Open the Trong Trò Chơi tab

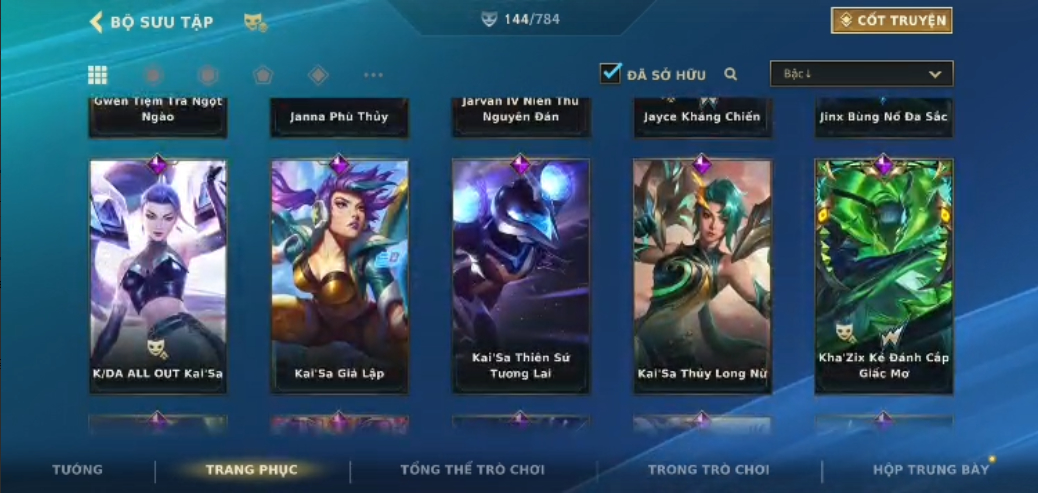(x=709, y=470)
